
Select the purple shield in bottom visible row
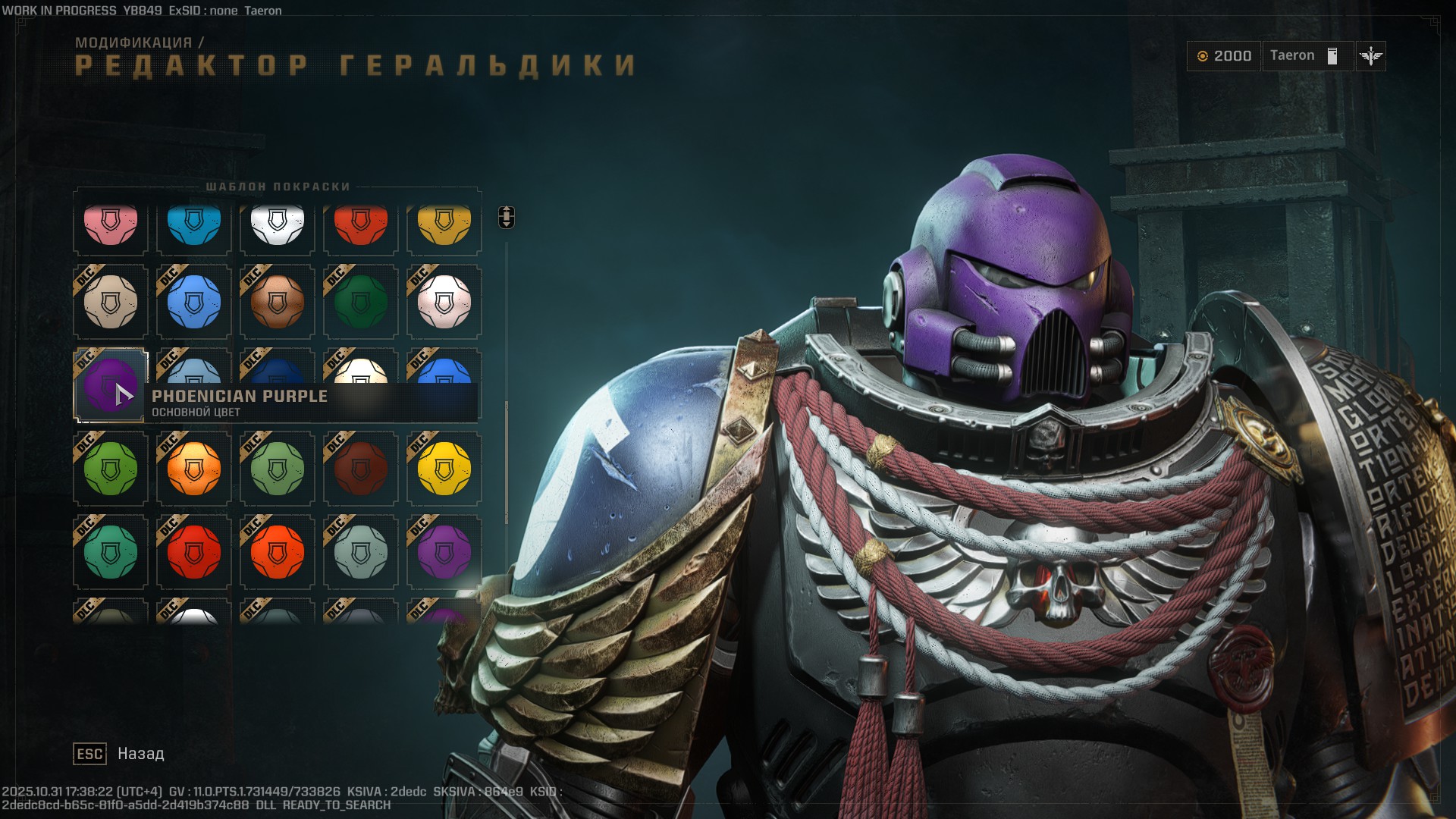pos(444,551)
